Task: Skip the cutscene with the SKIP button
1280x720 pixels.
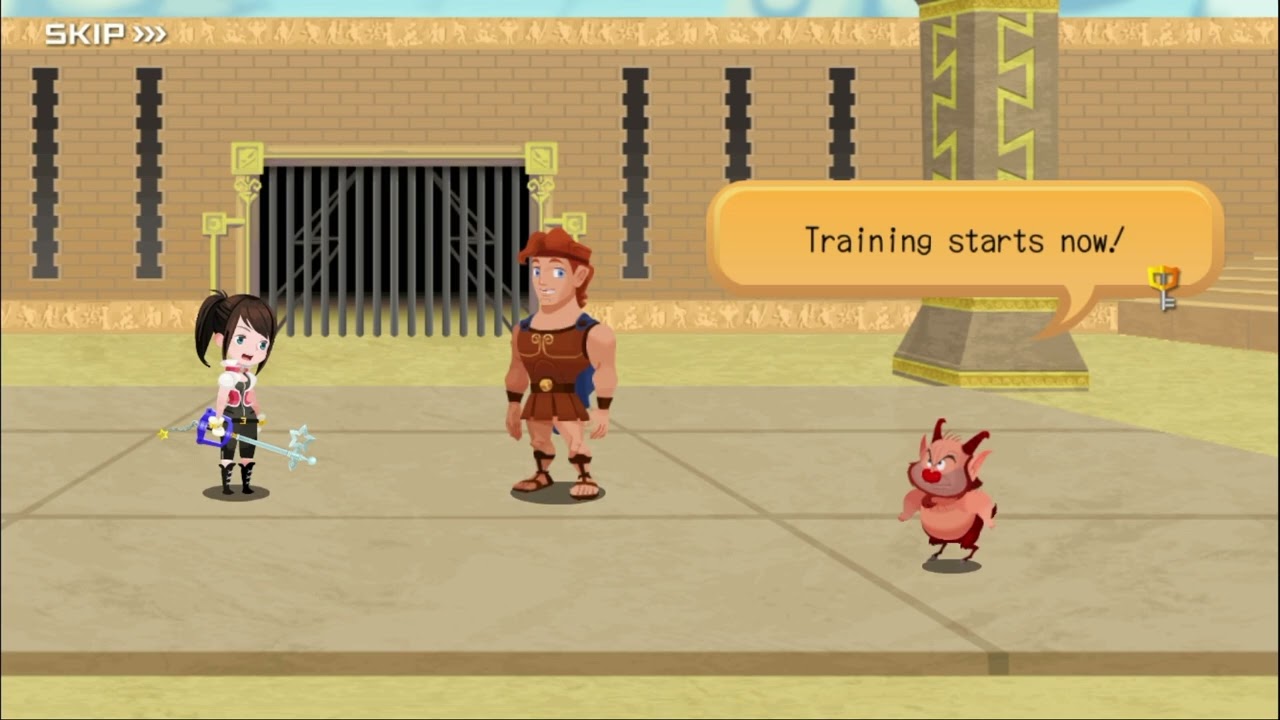Action: [105, 35]
